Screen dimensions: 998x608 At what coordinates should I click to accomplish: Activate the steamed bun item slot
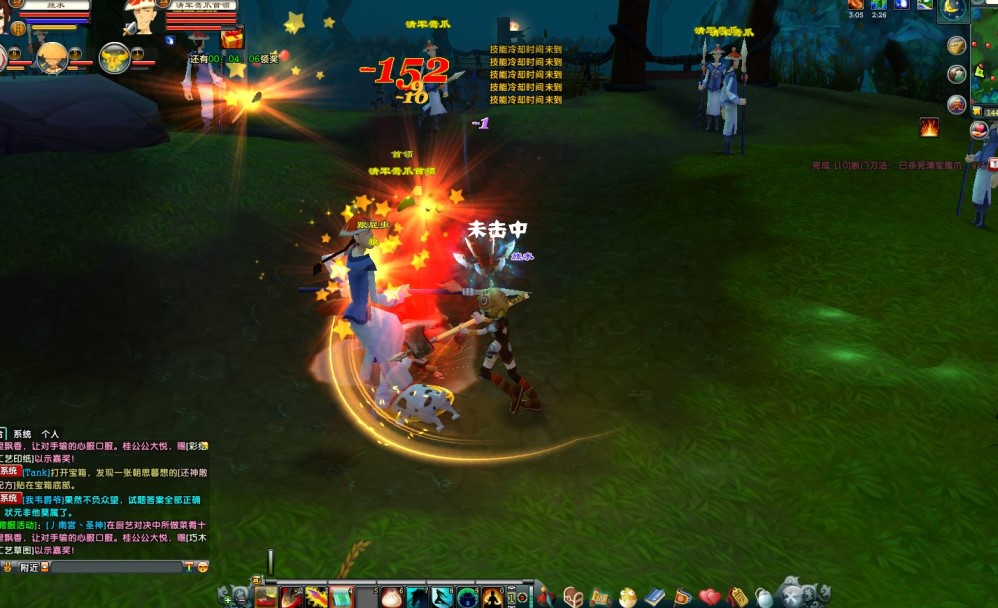[391, 597]
